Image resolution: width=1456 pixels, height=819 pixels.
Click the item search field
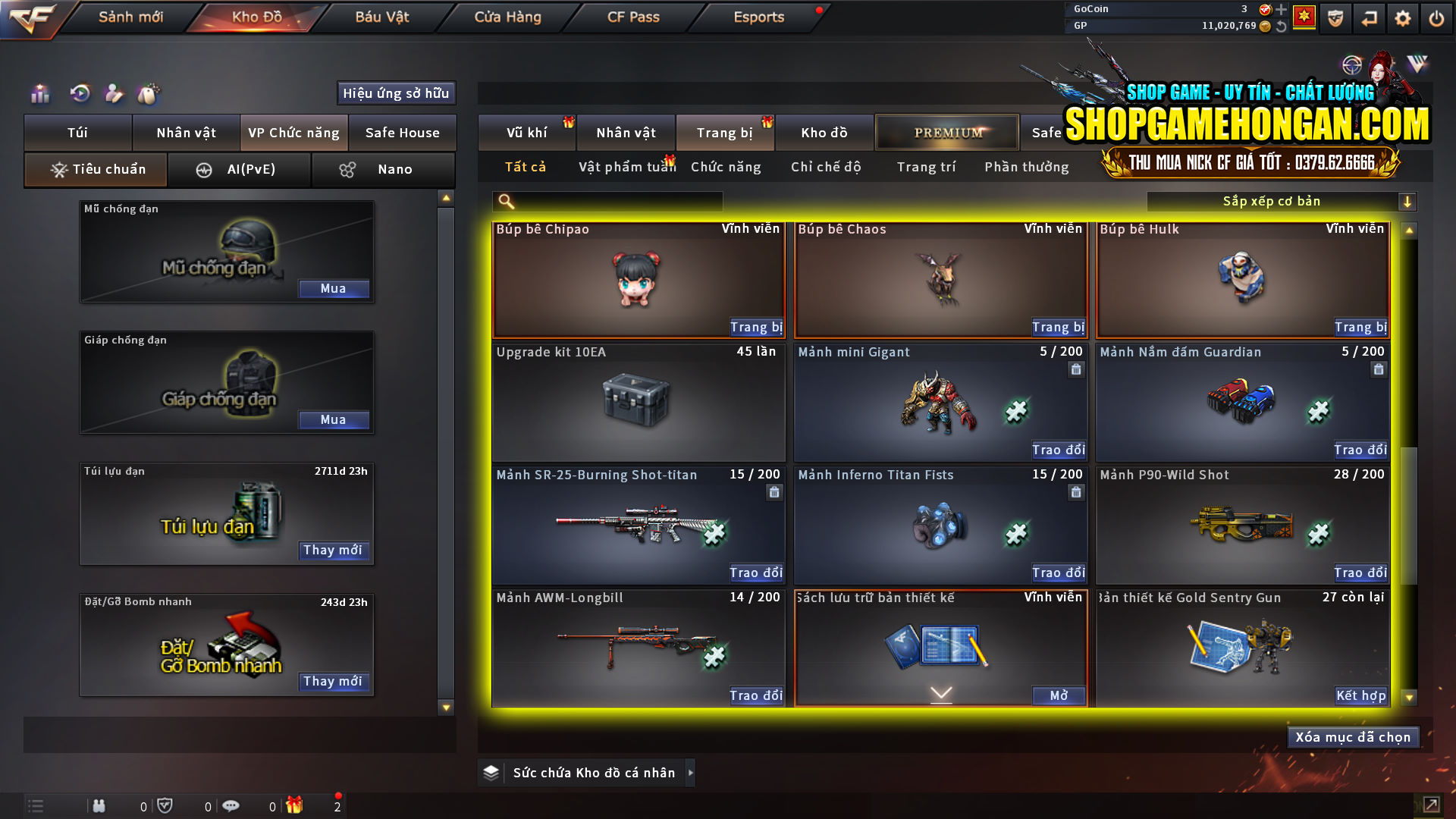(x=607, y=201)
